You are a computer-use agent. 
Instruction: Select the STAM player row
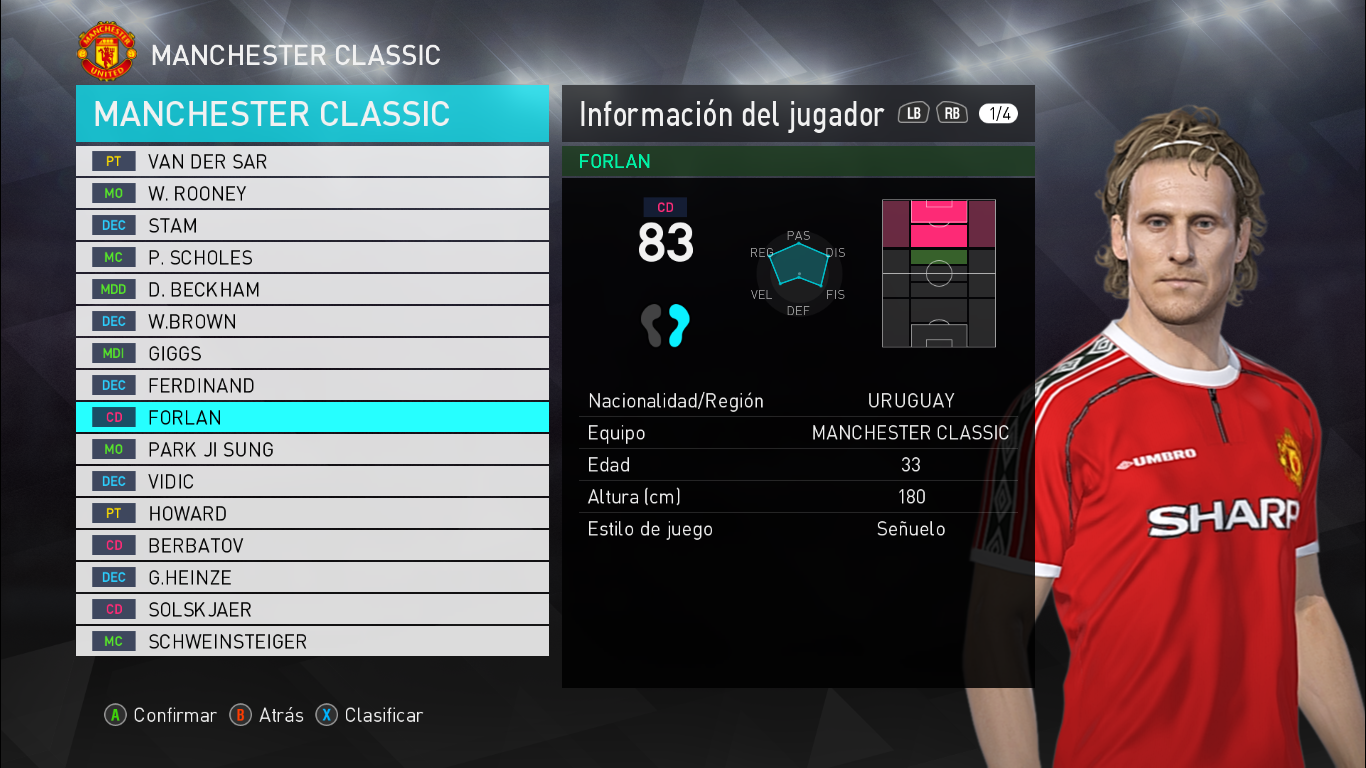coord(312,225)
